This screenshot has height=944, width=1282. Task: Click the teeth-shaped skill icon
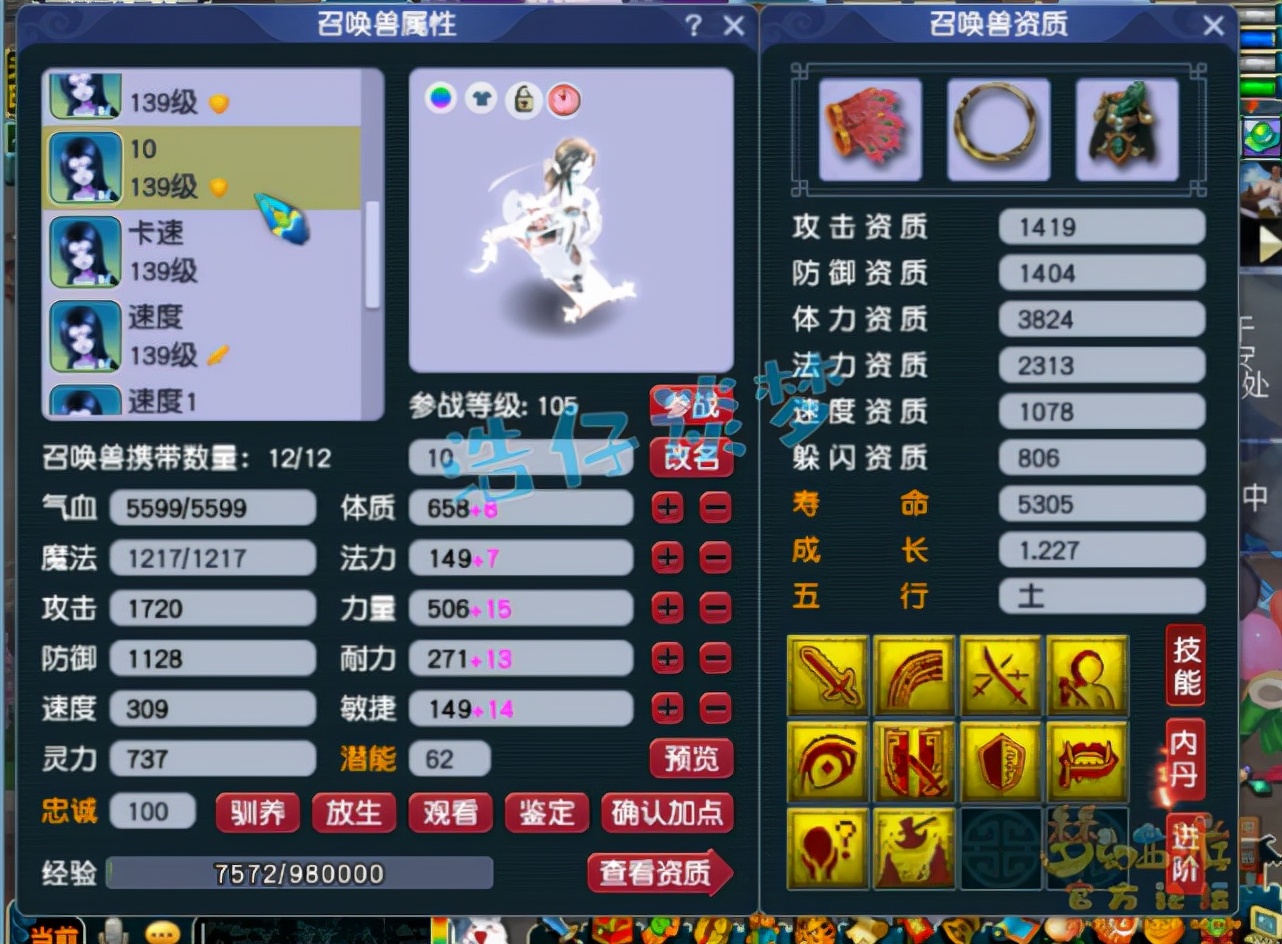point(1088,761)
